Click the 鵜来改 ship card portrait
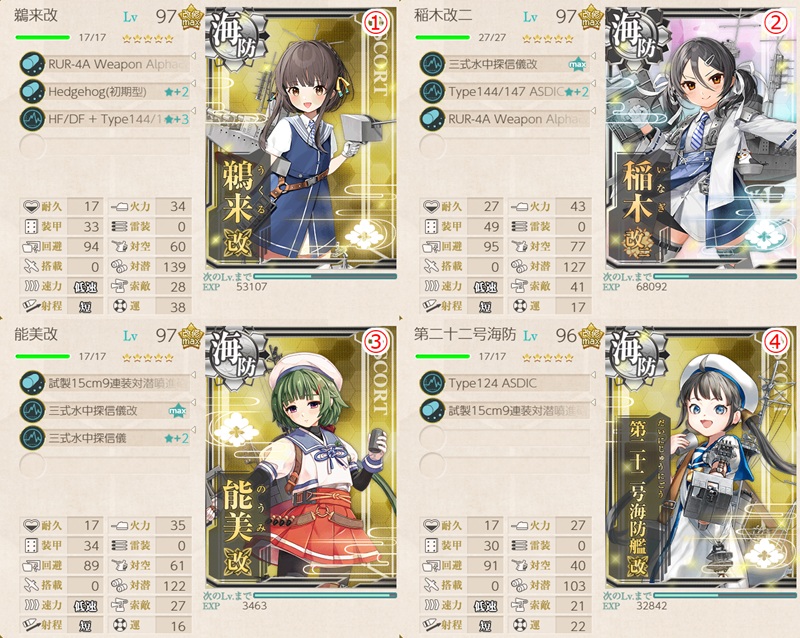 pos(300,150)
